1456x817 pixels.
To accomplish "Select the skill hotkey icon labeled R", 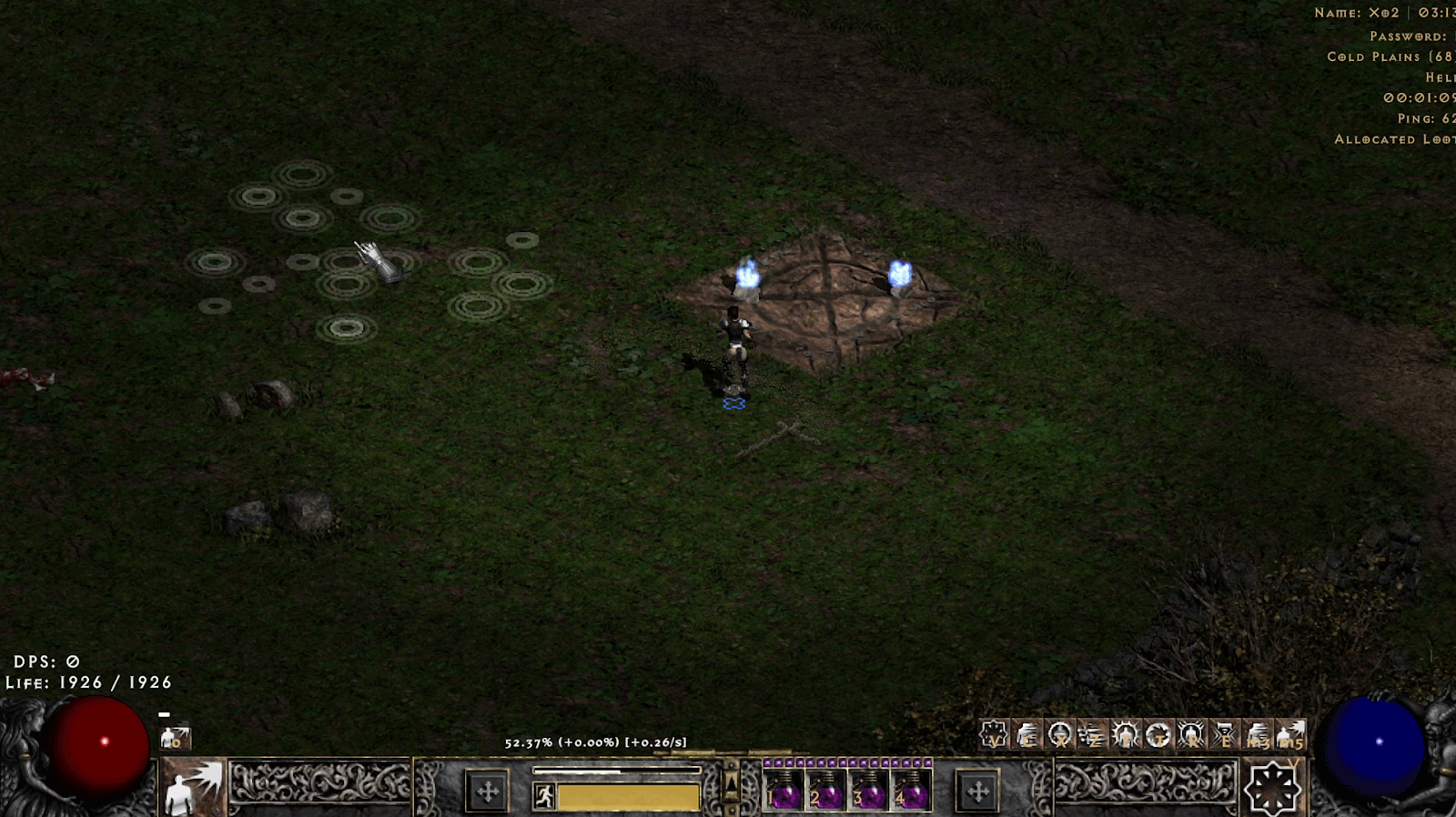I will point(1191,734).
